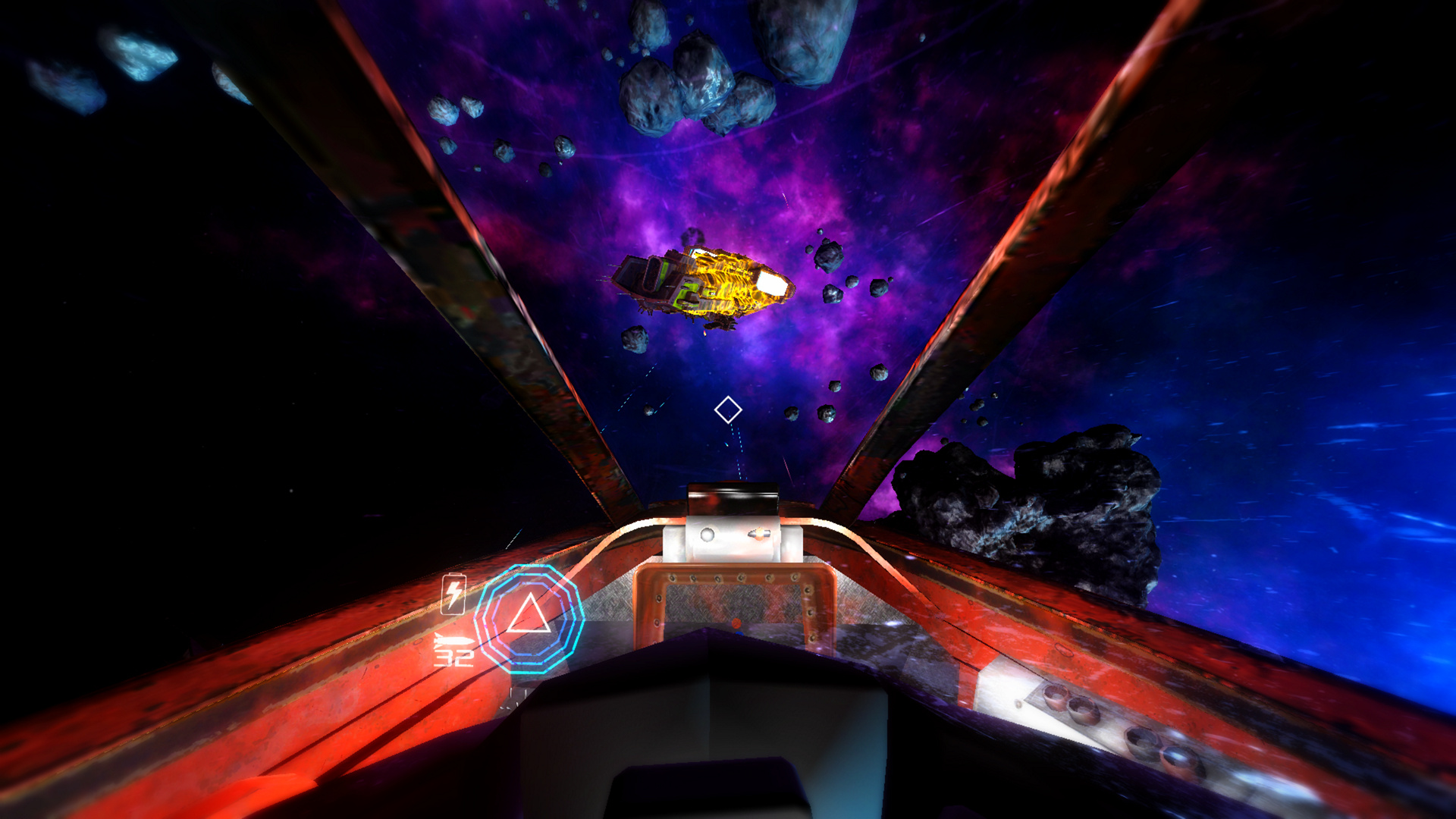Screen dimensions: 1456x819
Task: Click the black visor strip atop the console
Action: [732, 497]
